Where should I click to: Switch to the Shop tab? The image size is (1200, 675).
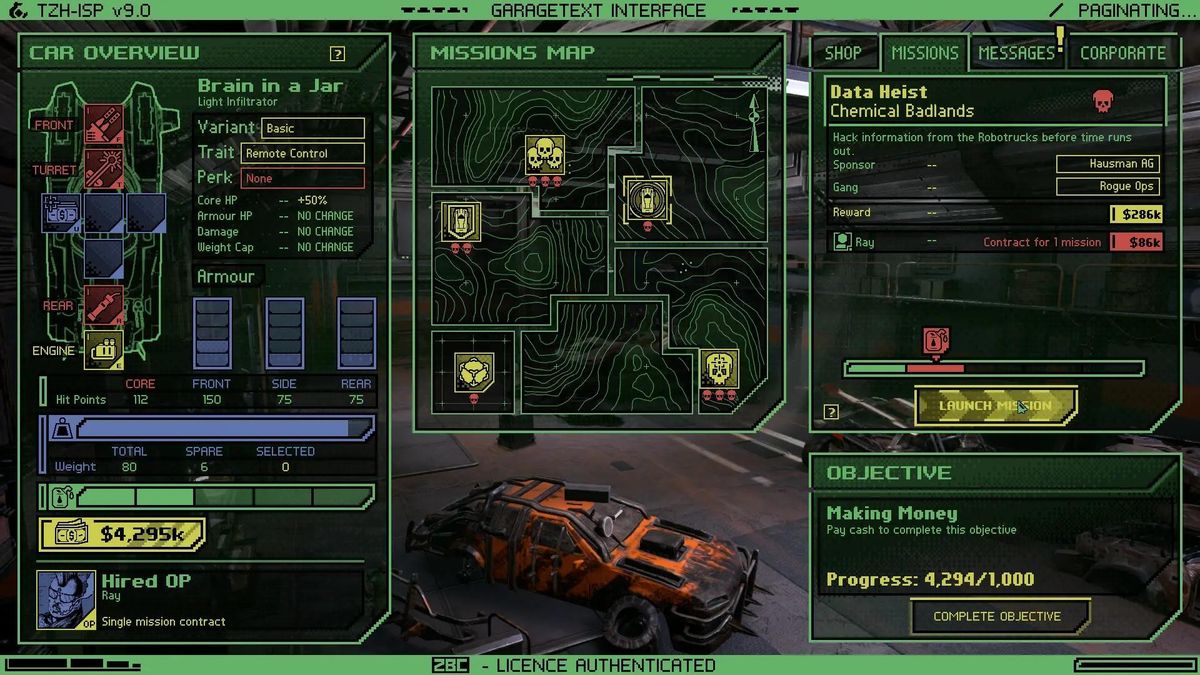click(x=843, y=53)
